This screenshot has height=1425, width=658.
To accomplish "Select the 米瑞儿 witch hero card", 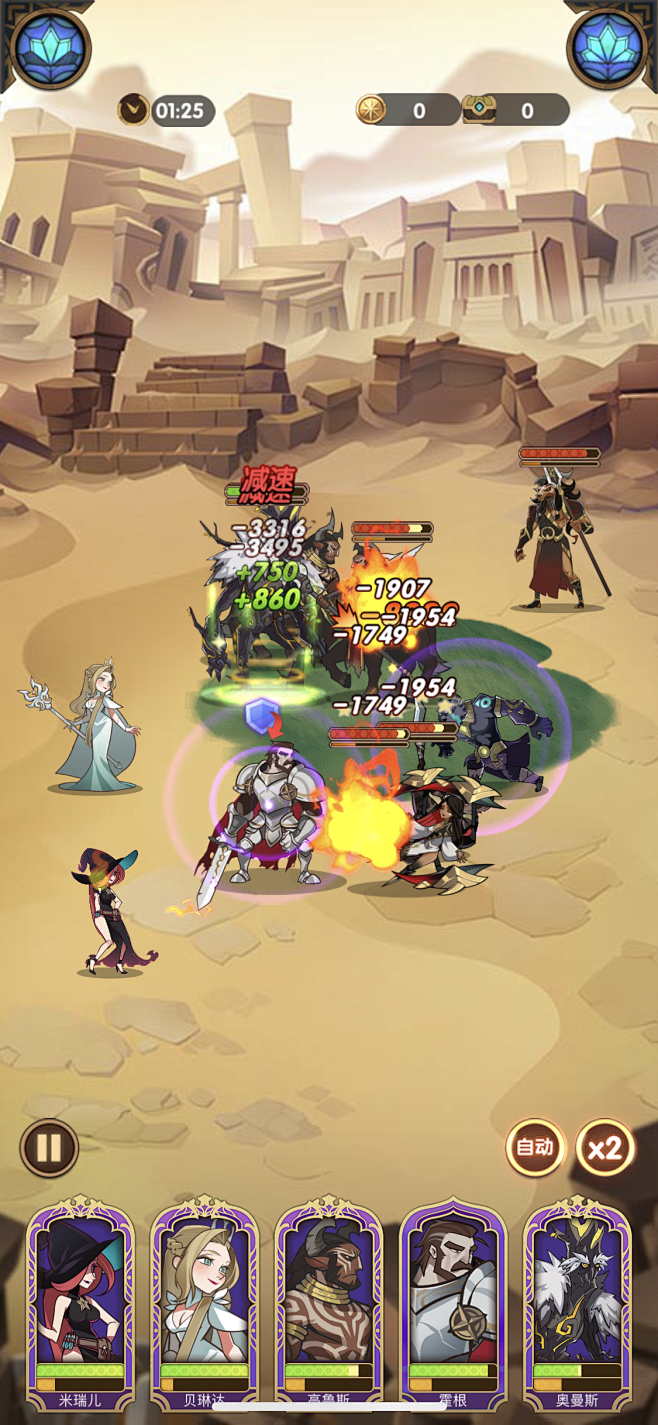I will point(80,1305).
